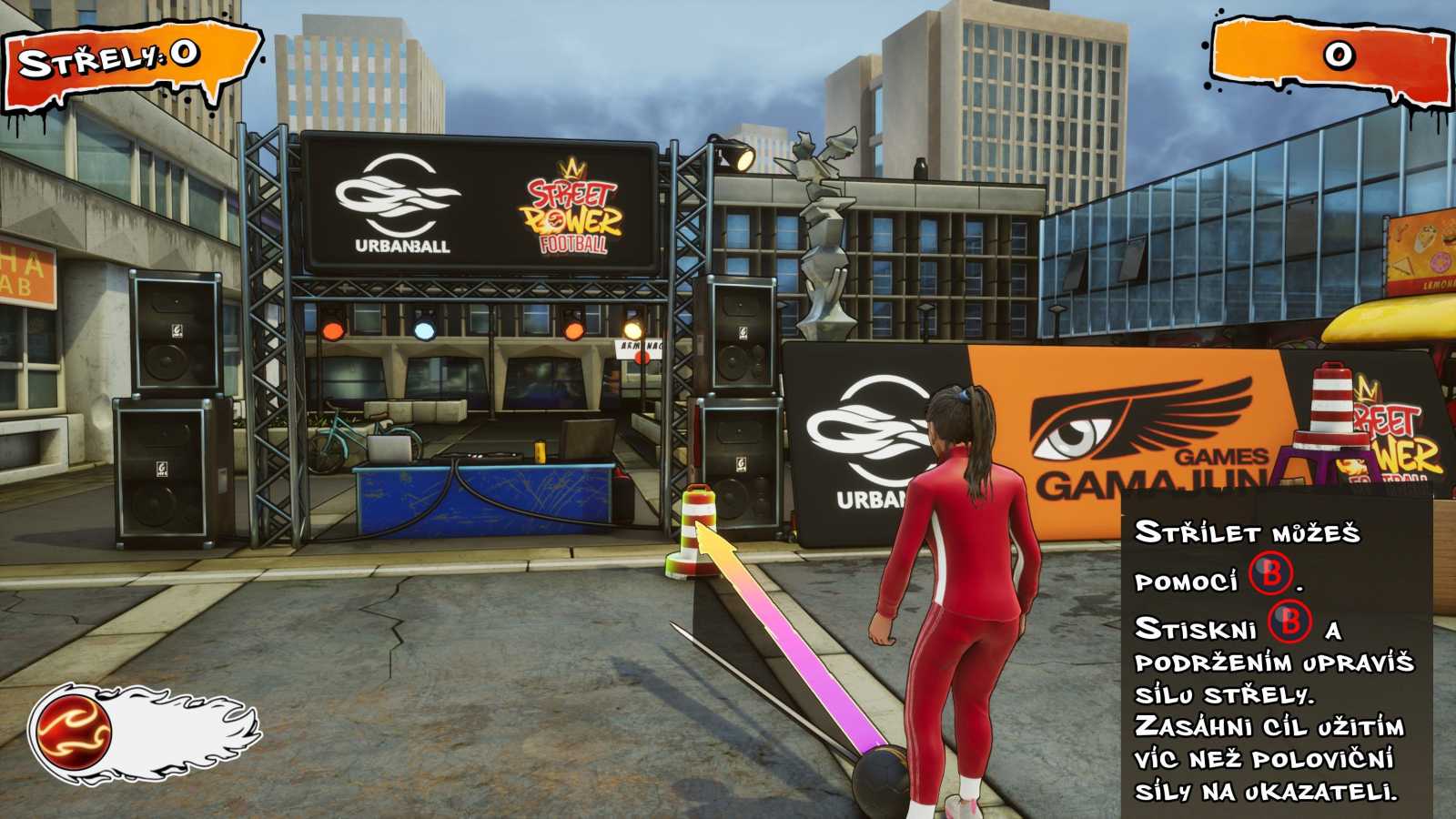Expand the Střely: 0 shot counter banner
This screenshot has height=819, width=1456.
[123, 56]
